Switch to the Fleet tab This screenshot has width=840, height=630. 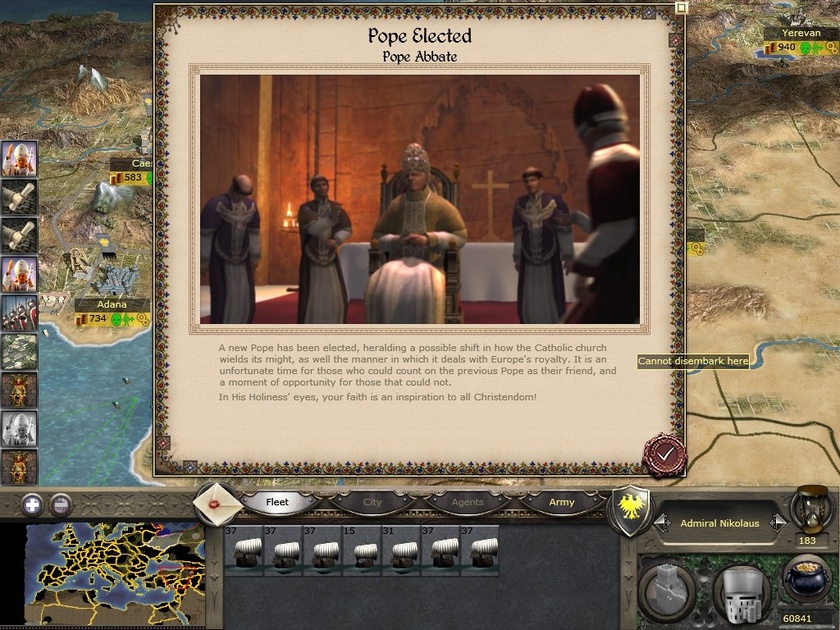277,502
